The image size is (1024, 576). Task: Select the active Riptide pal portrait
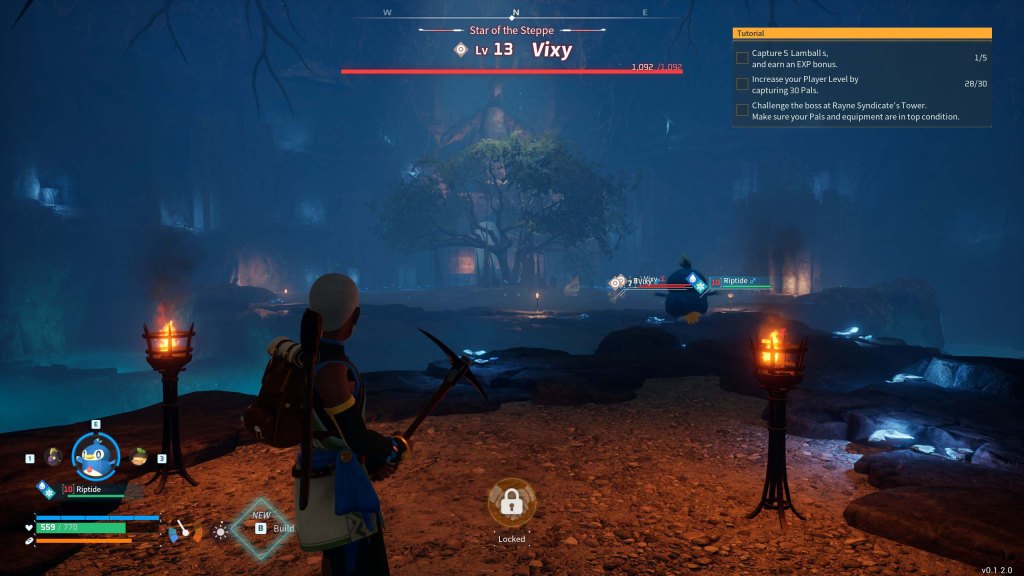96,455
